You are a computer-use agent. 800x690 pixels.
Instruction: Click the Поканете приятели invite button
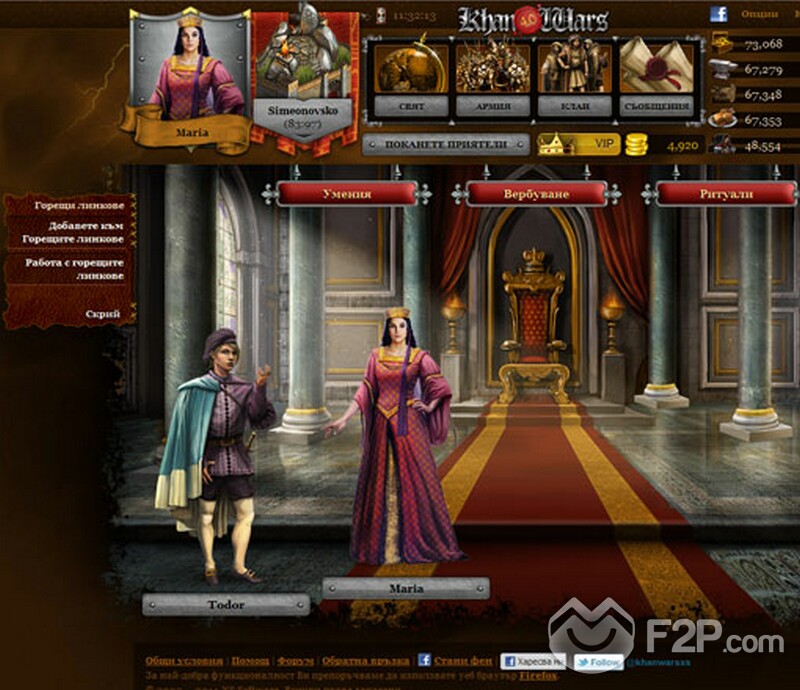tap(445, 145)
